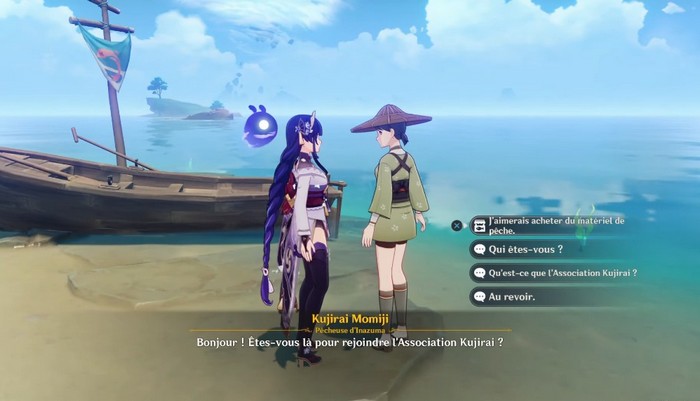Ask "Qu'est-ce que l'Association Kujirai ?"
This screenshot has height=401, width=700.
pos(562,272)
